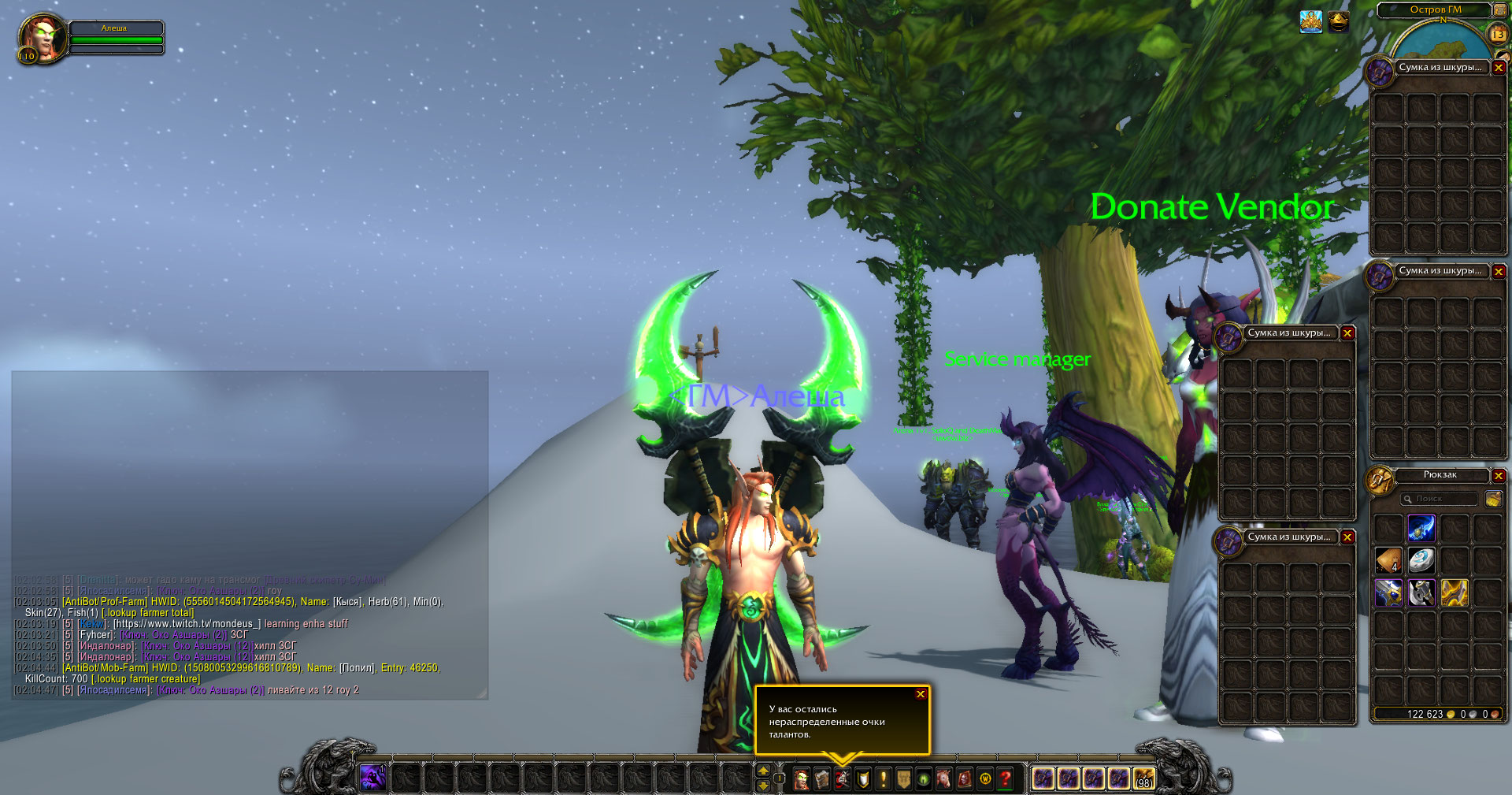The image size is (1512, 795).
Task: Click the golden crown buff icon
Action: point(1310,22)
